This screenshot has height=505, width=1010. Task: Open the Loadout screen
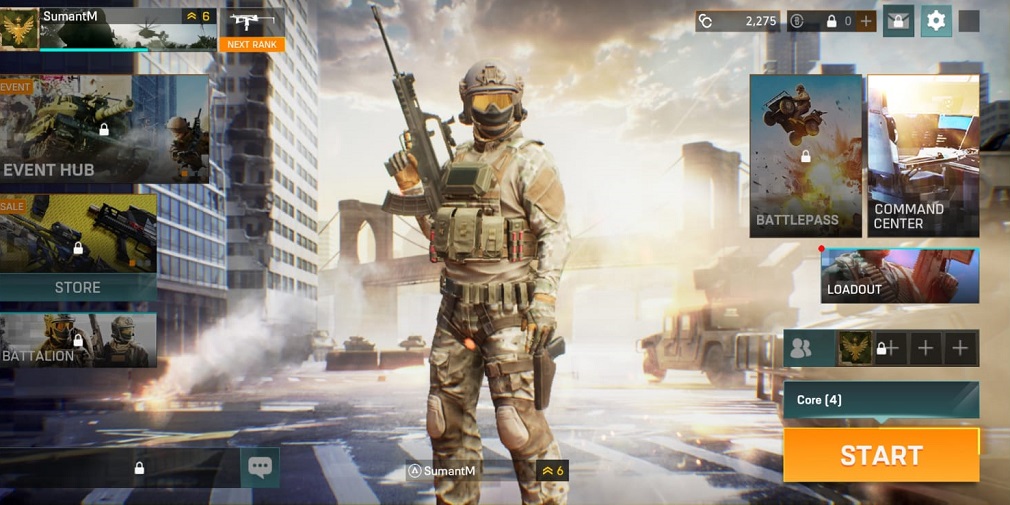pyautogui.click(x=899, y=276)
